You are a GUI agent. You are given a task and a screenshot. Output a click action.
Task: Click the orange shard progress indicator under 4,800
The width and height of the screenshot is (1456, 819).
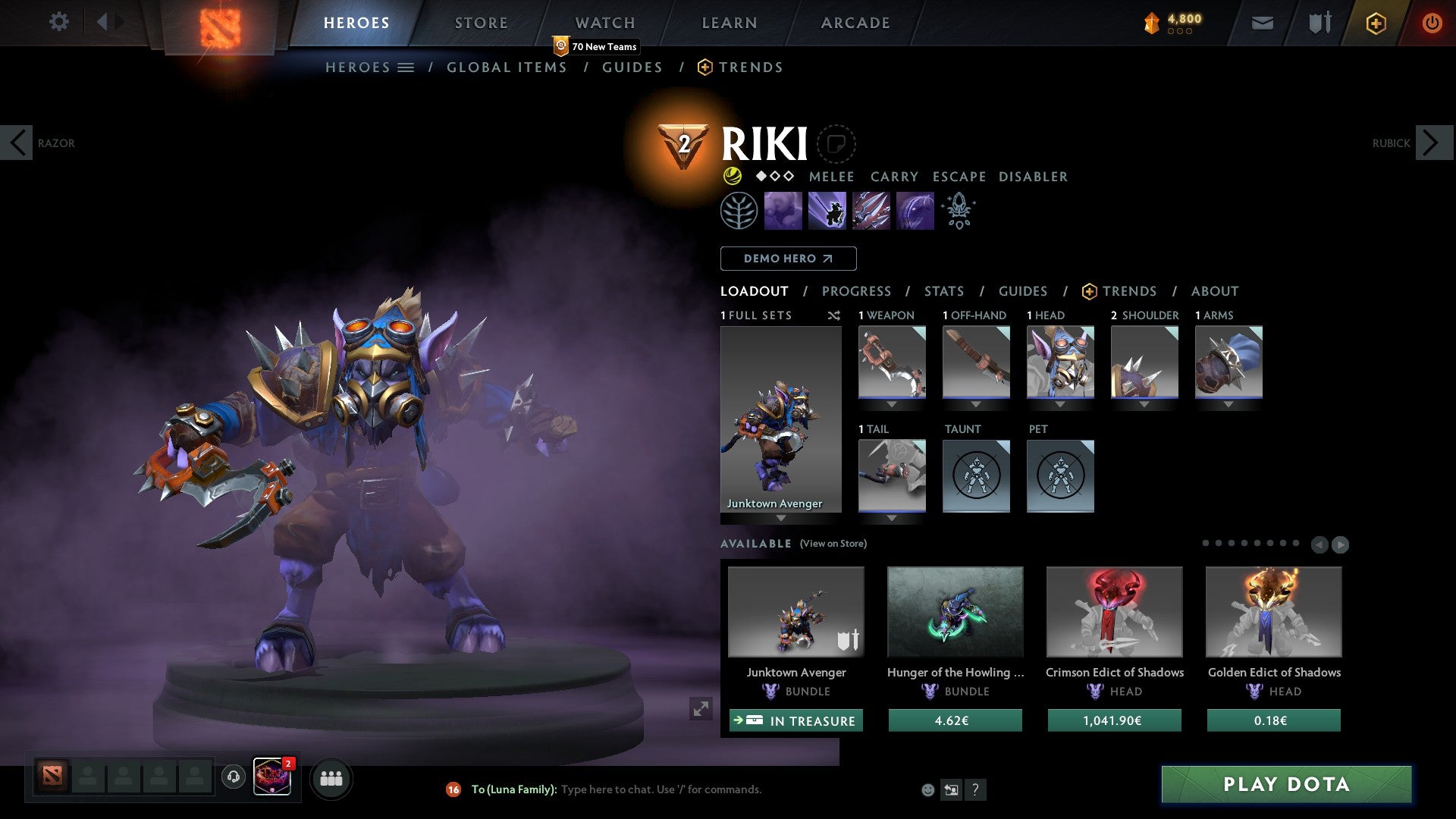click(x=1180, y=32)
